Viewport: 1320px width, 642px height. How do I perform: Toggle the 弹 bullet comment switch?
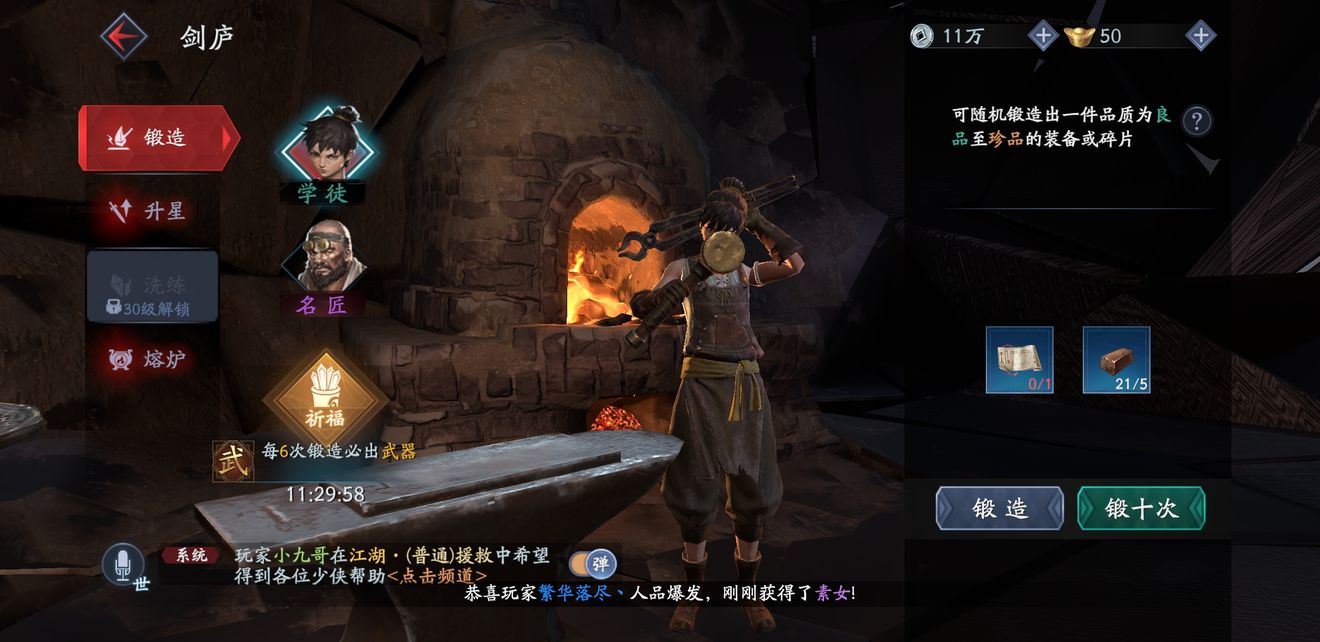click(590, 564)
